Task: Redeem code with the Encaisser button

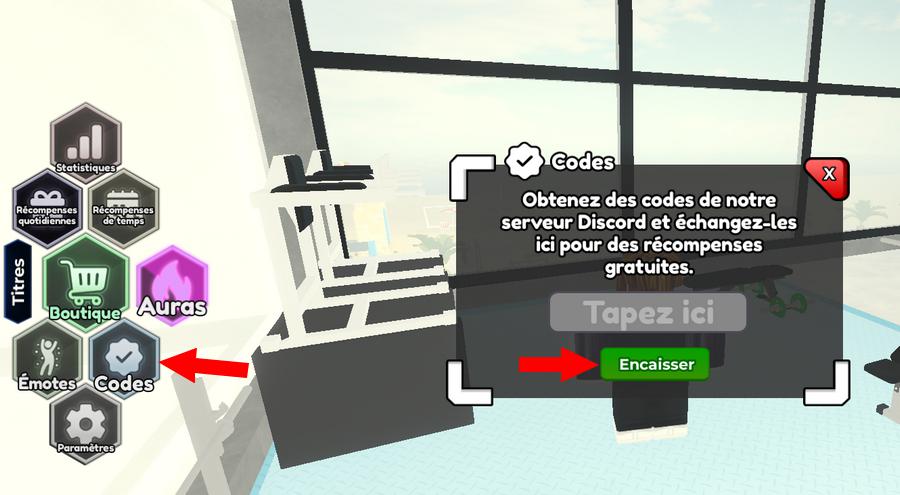Action: (655, 365)
